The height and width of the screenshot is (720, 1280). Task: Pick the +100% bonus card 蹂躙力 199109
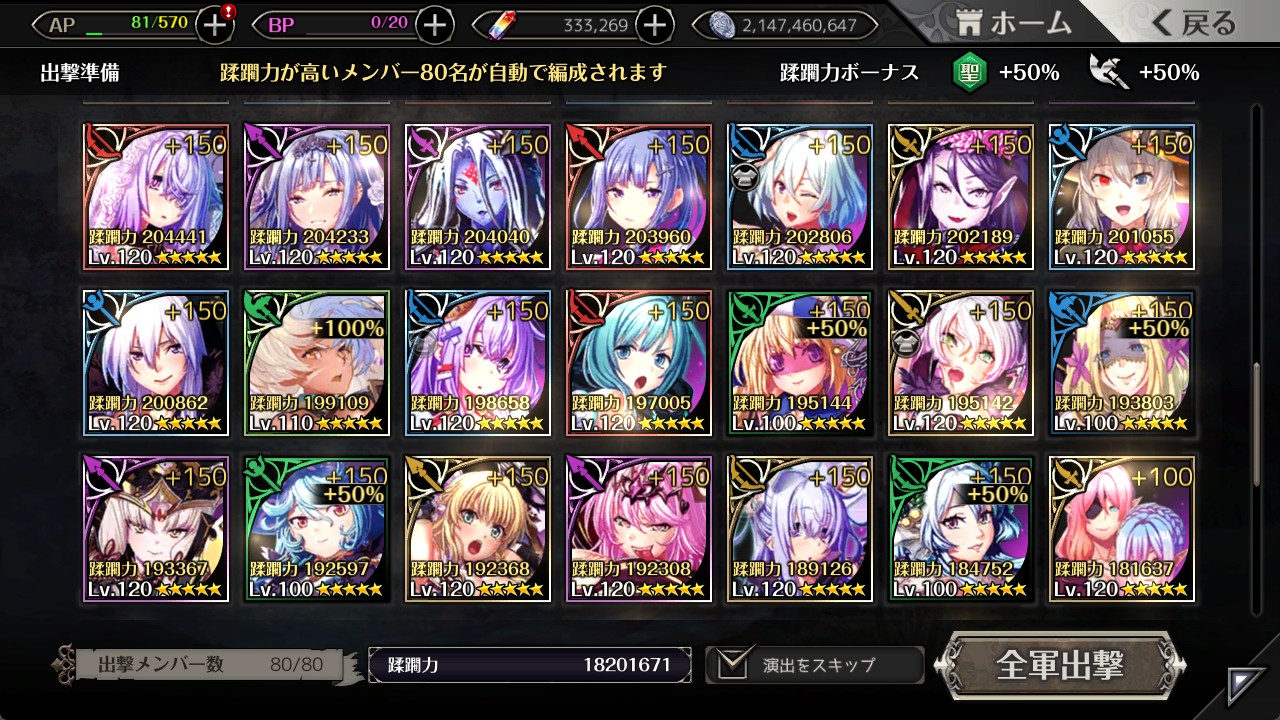317,363
